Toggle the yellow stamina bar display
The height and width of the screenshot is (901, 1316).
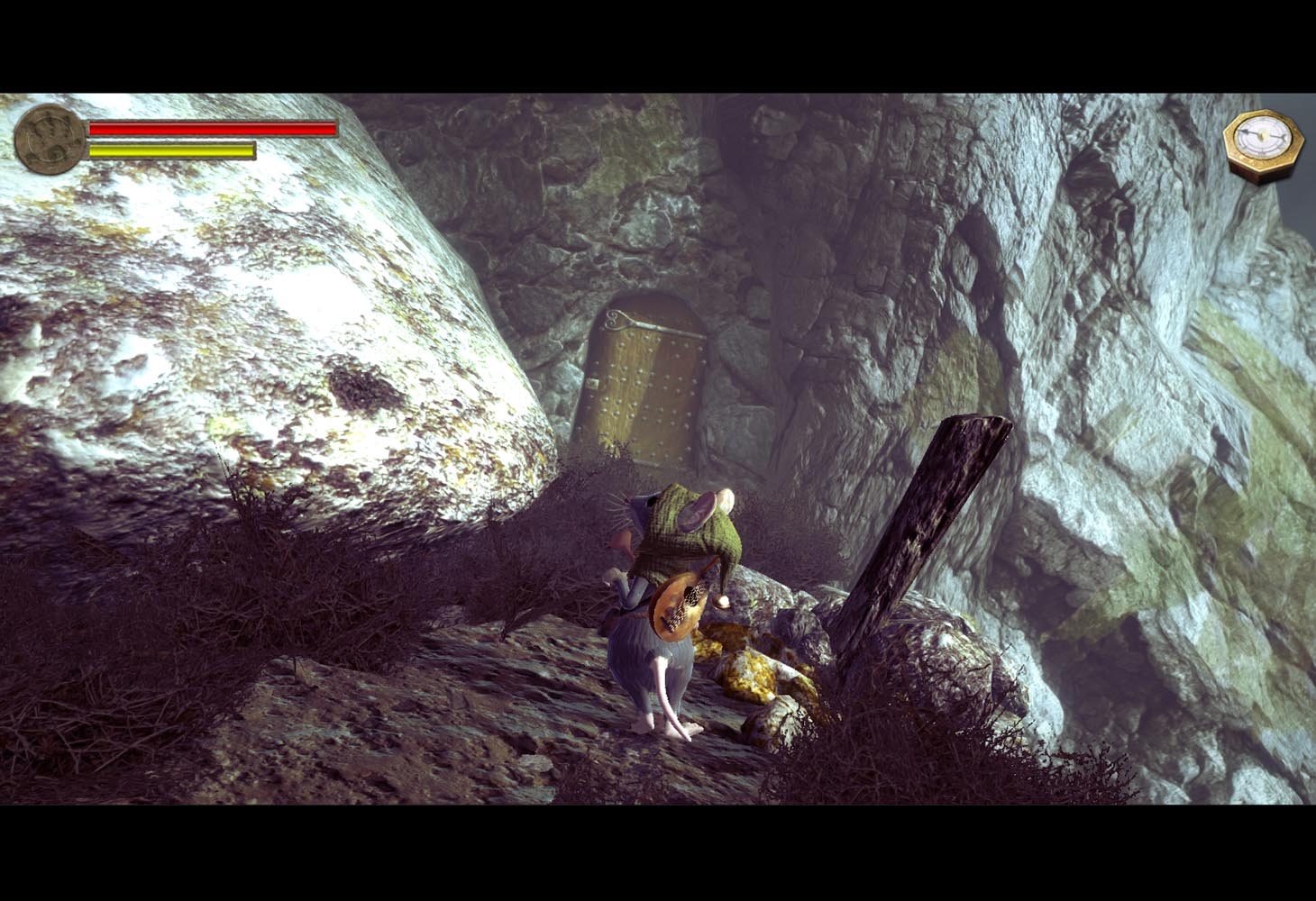point(171,150)
